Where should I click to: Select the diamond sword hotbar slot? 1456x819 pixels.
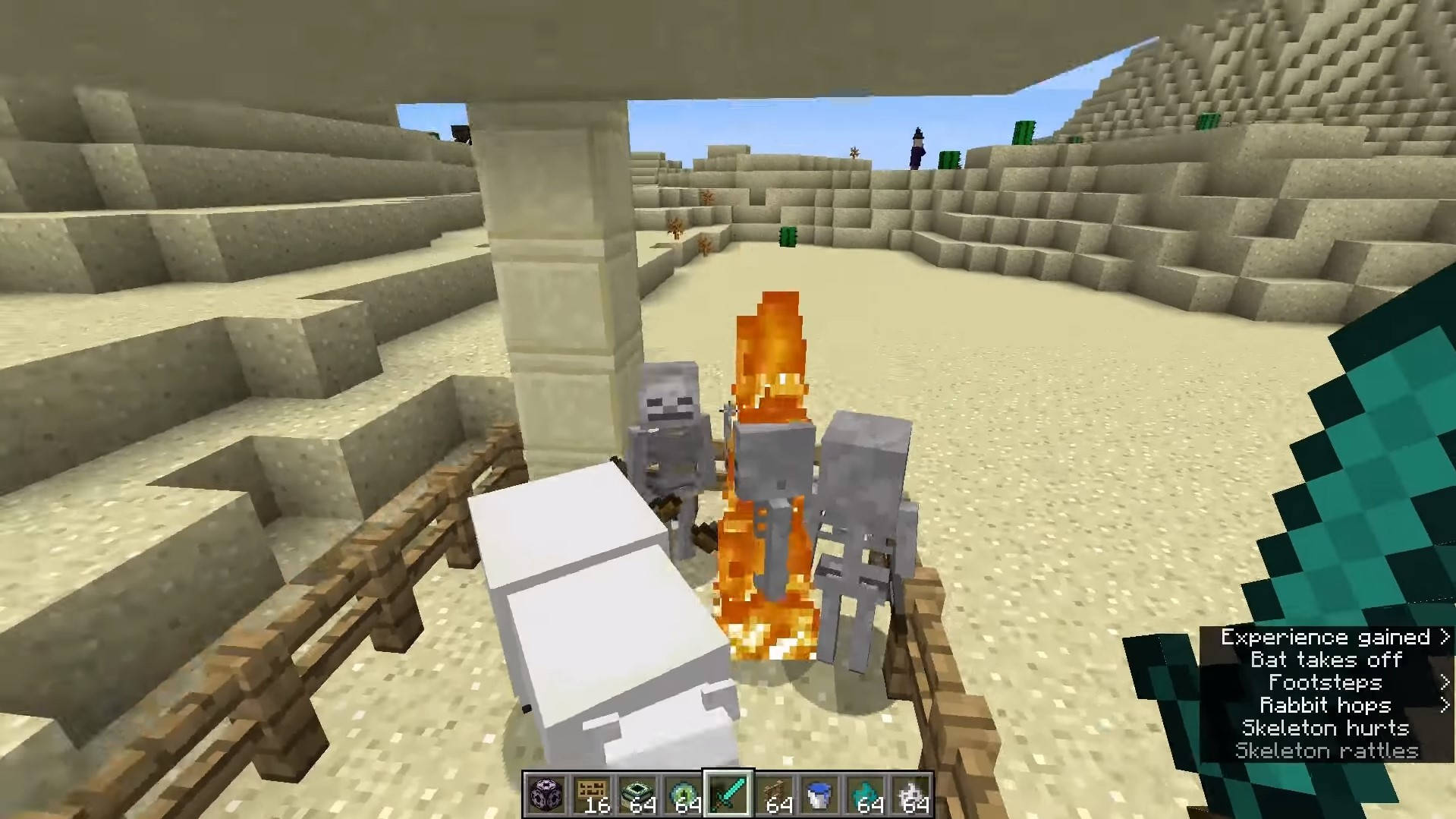(x=728, y=795)
